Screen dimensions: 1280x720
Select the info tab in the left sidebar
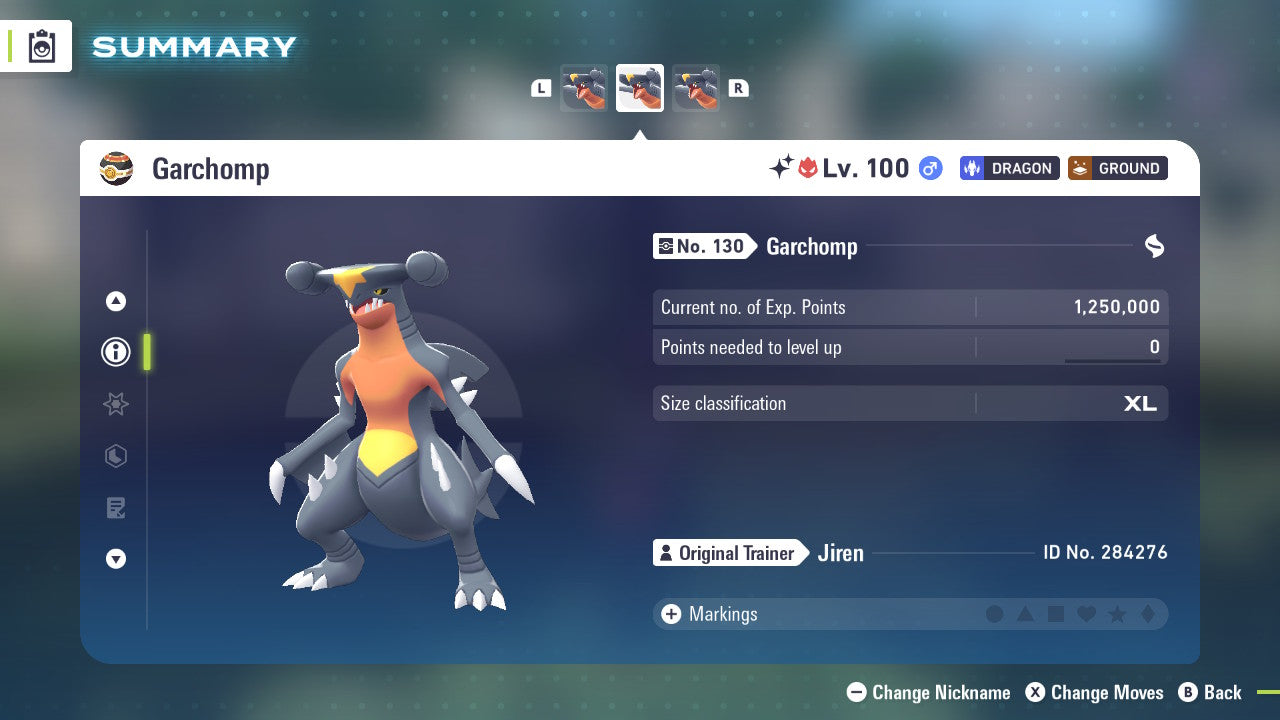(115, 352)
